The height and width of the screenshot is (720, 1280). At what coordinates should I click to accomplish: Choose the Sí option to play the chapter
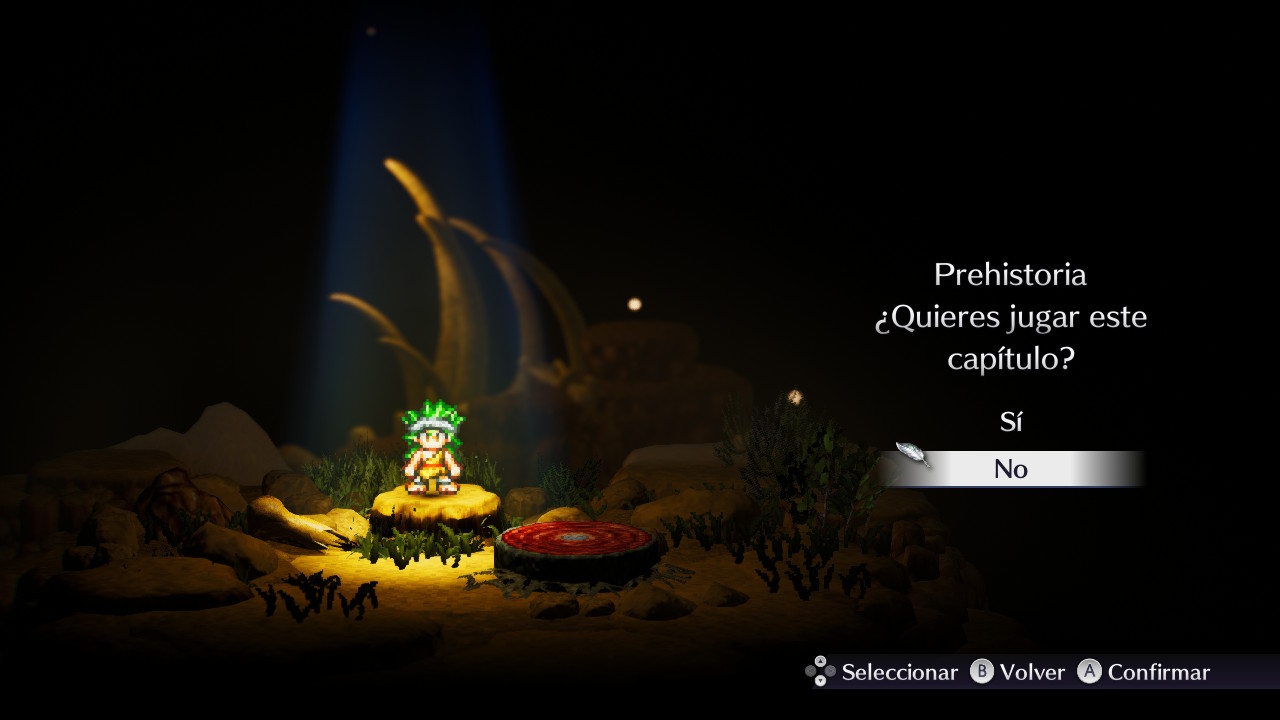pos(1010,422)
